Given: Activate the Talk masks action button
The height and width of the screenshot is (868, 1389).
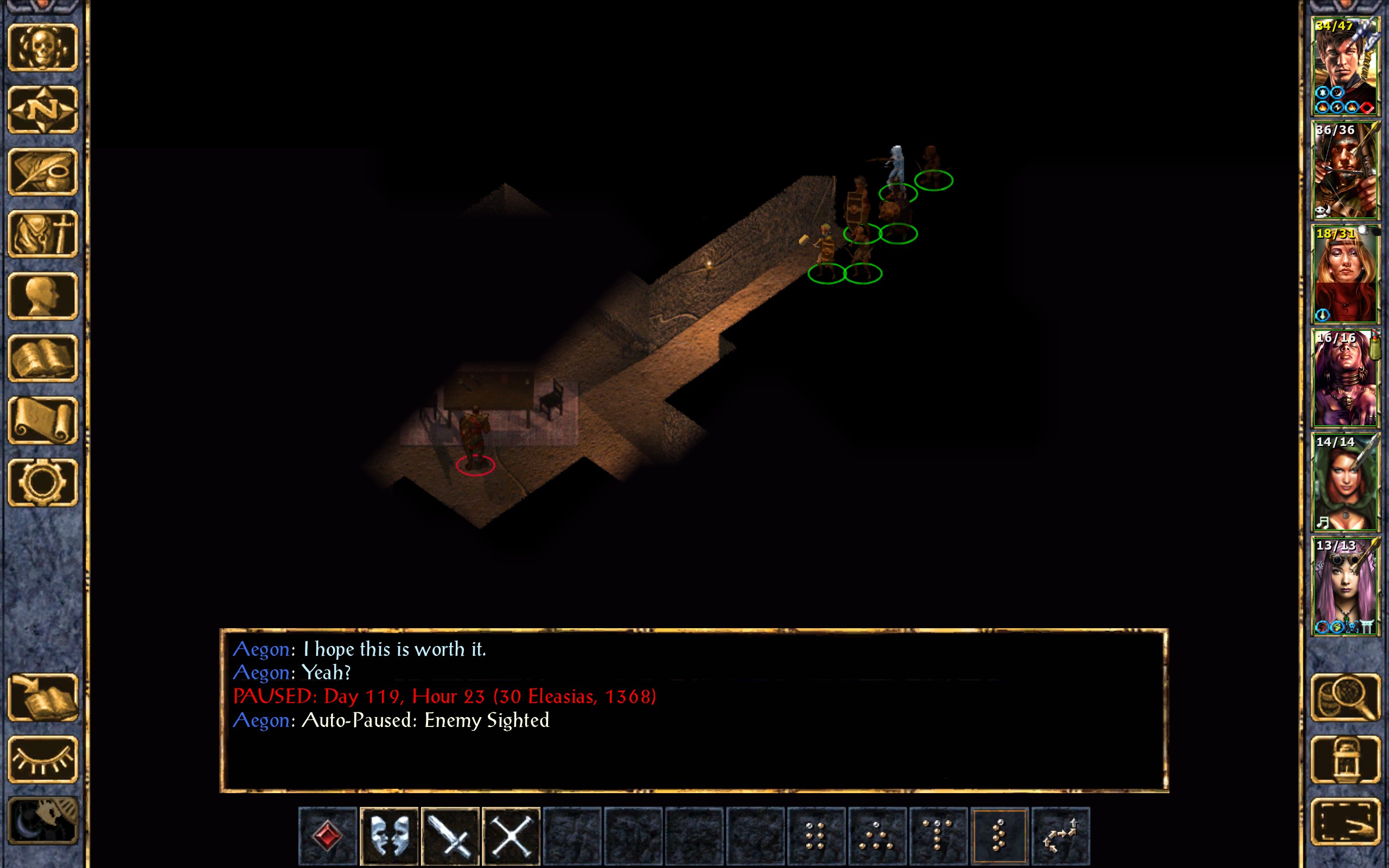Looking at the screenshot, I should [x=389, y=836].
